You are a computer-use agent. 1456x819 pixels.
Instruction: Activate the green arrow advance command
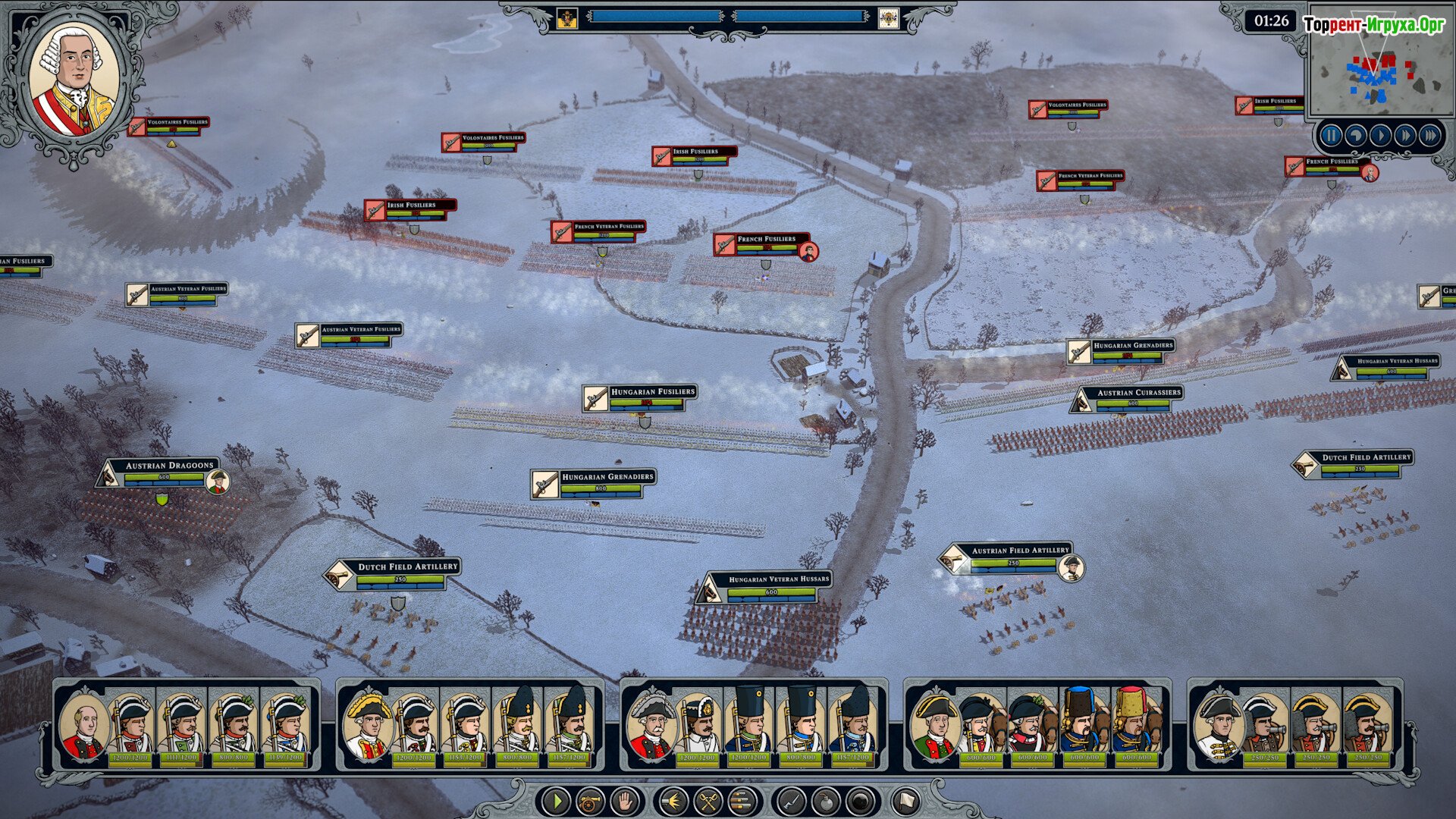[557, 801]
